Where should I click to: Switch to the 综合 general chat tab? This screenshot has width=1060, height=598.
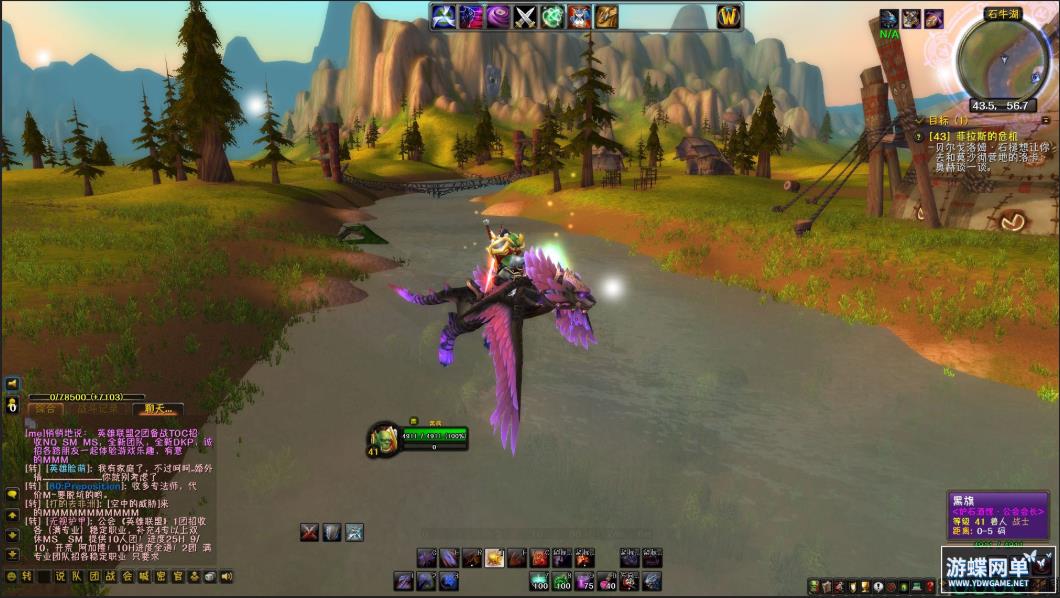pos(46,409)
